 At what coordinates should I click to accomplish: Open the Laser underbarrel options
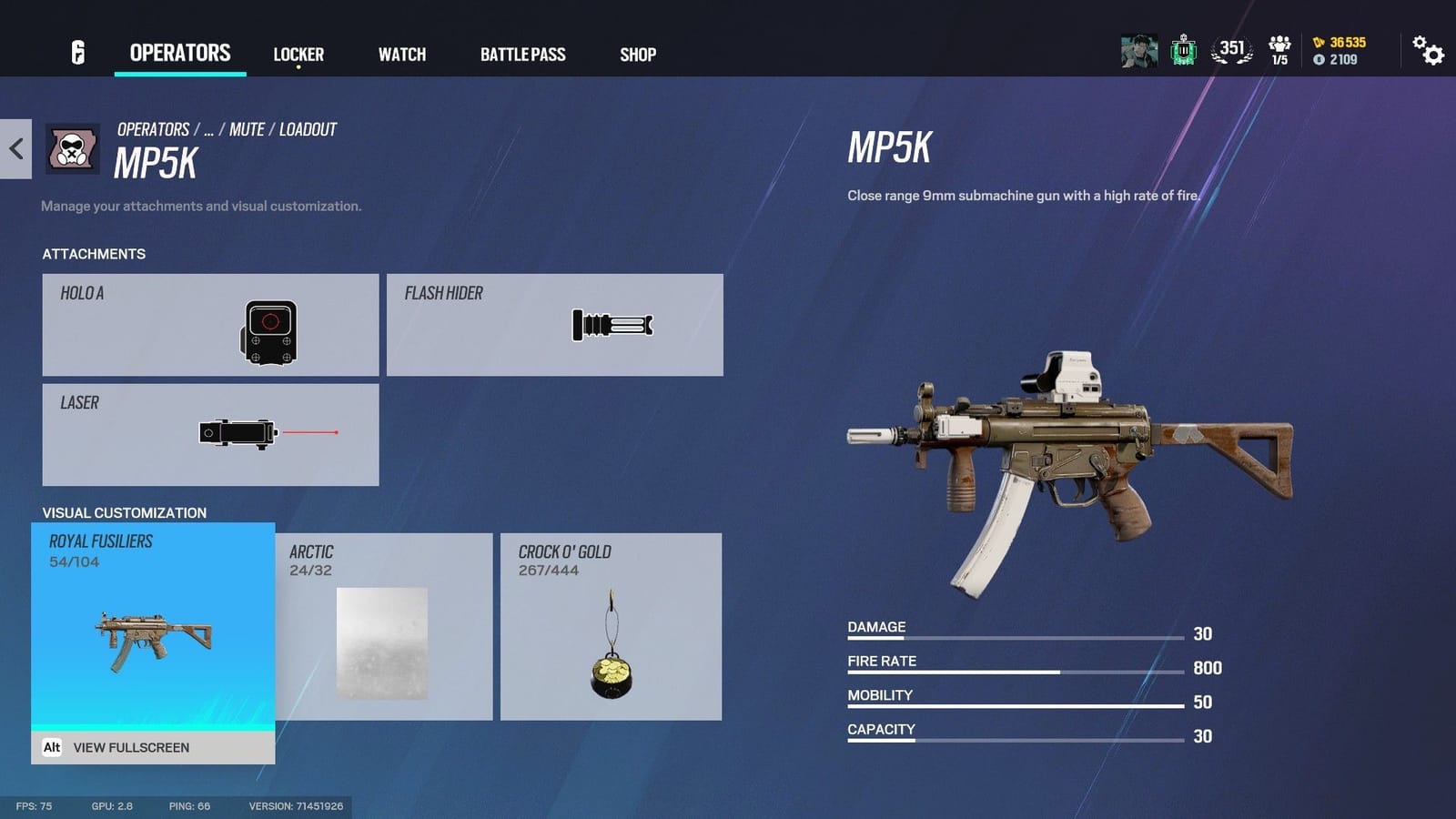[x=211, y=434]
